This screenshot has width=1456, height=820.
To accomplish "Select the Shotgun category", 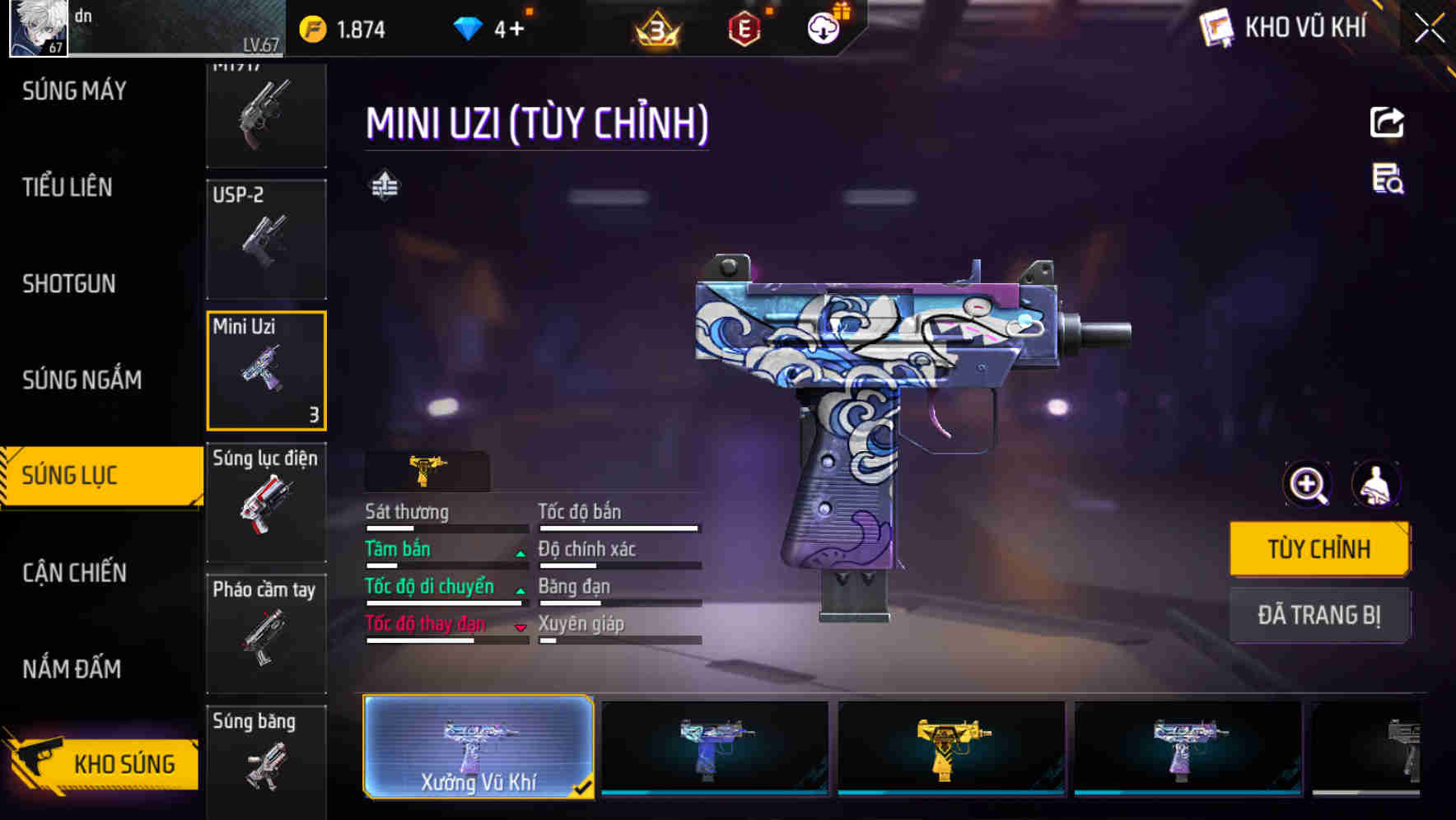I will tap(69, 284).
